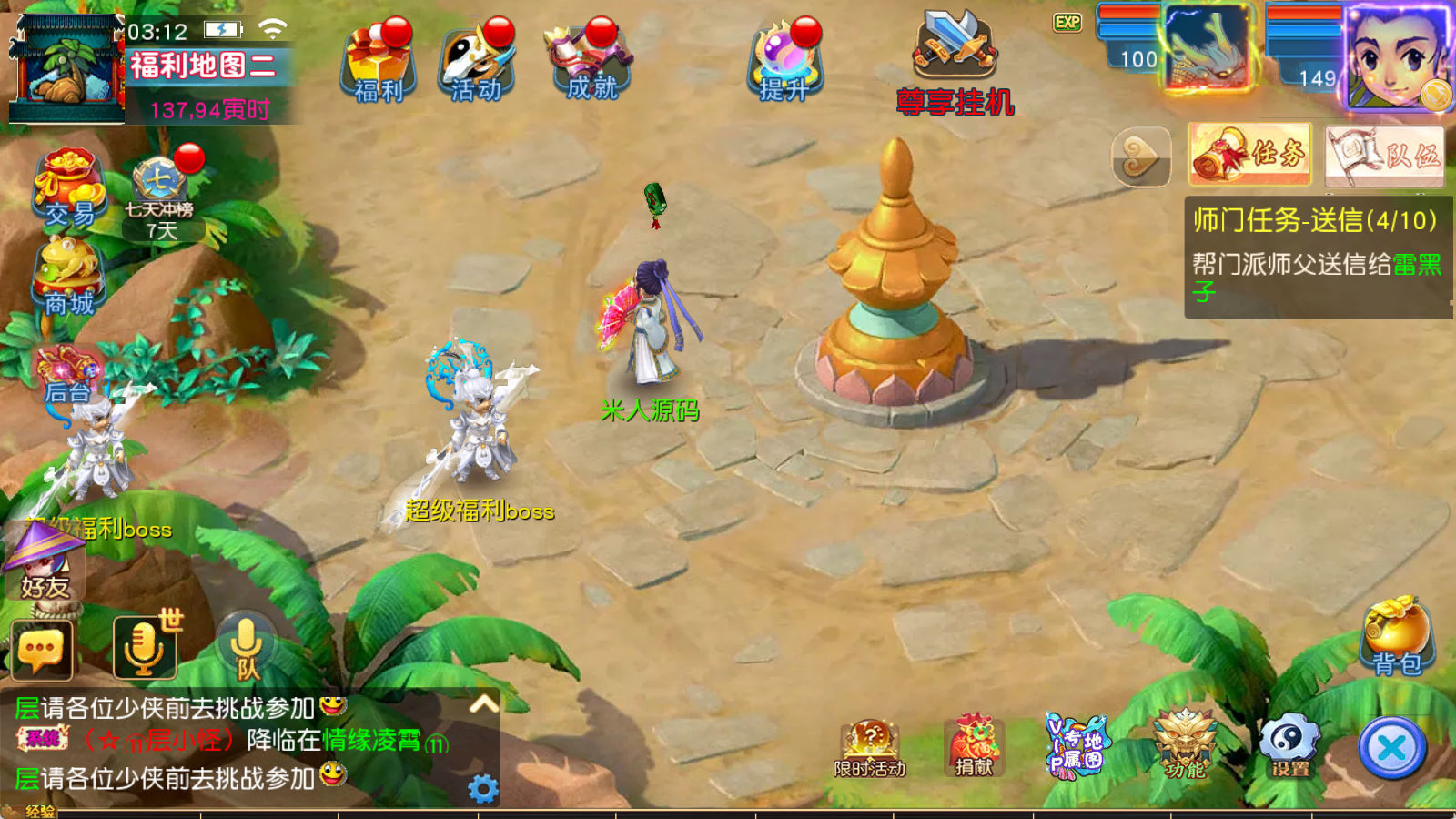Open the 限时活动 limited-time events
The image size is (1456, 819).
coord(870,748)
